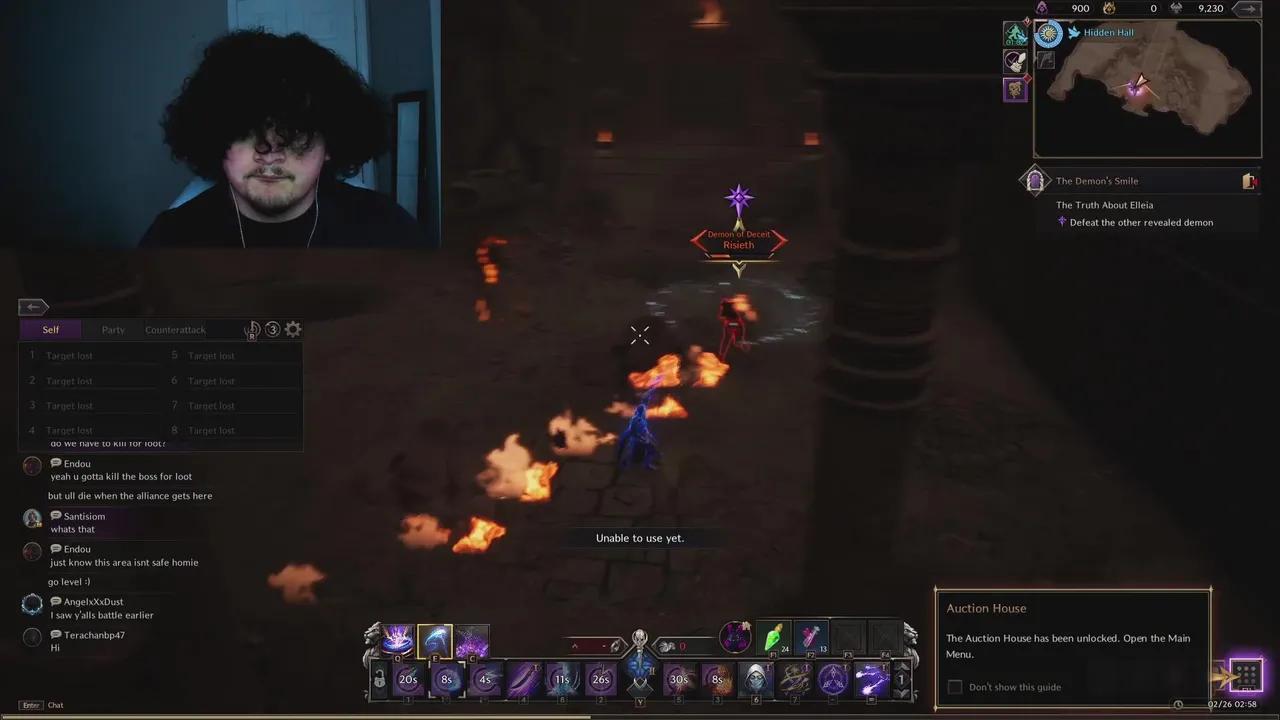This screenshot has height=720, width=1280.
Task: Toggle the padlock on the hotbar
Action: point(379,678)
